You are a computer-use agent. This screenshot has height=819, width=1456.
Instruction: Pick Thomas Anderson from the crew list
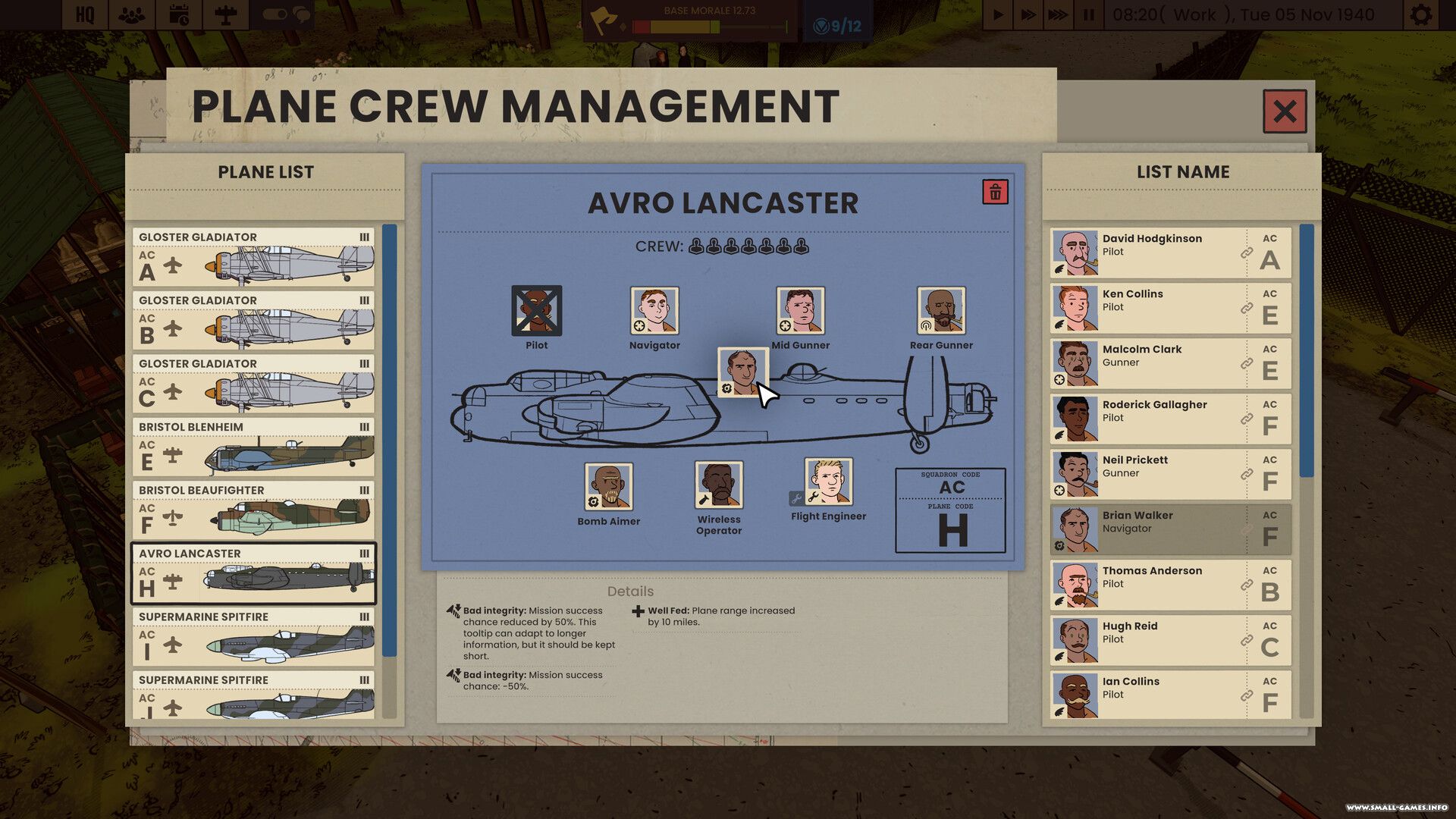point(1170,585)
